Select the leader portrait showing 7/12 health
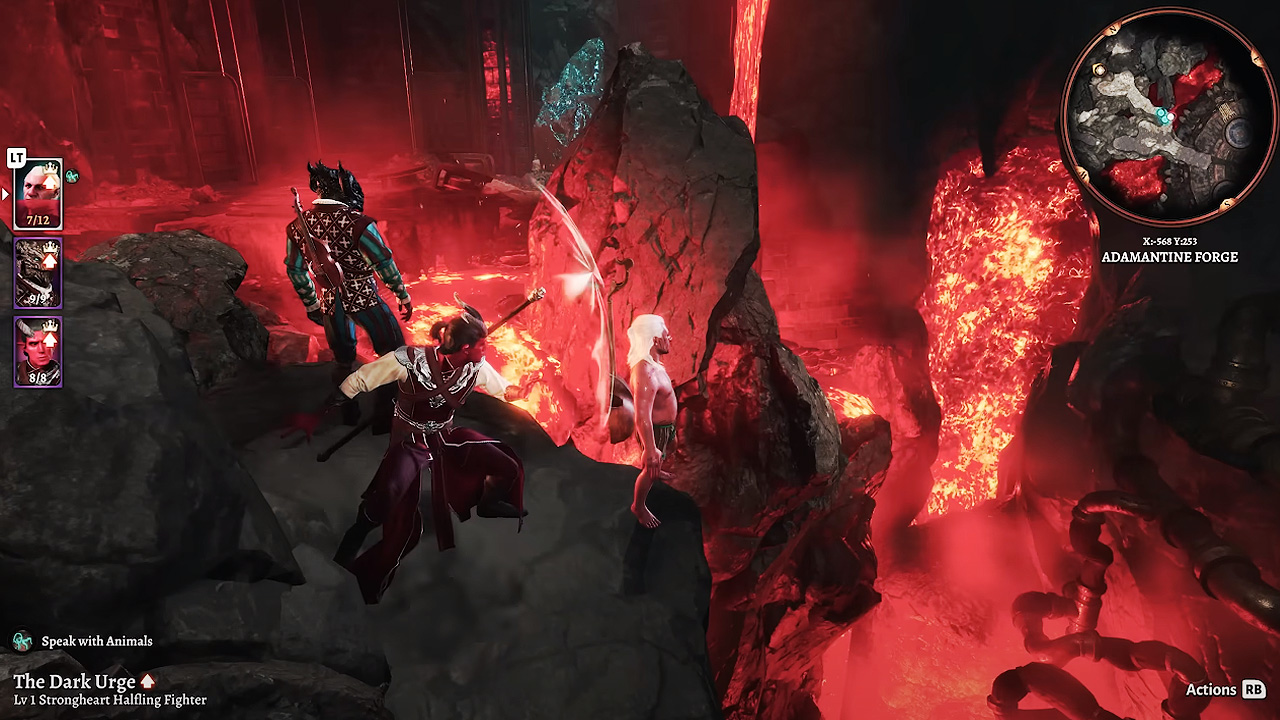1280x720 pixels. click(37, 190)
